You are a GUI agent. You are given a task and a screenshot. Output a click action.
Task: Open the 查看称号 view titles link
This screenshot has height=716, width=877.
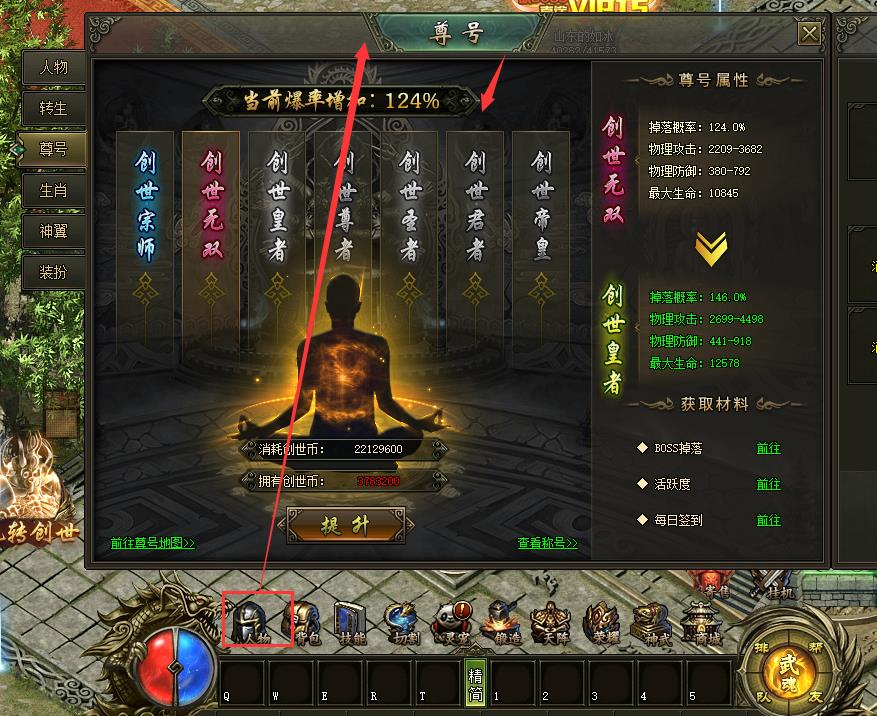click(547, 544)
